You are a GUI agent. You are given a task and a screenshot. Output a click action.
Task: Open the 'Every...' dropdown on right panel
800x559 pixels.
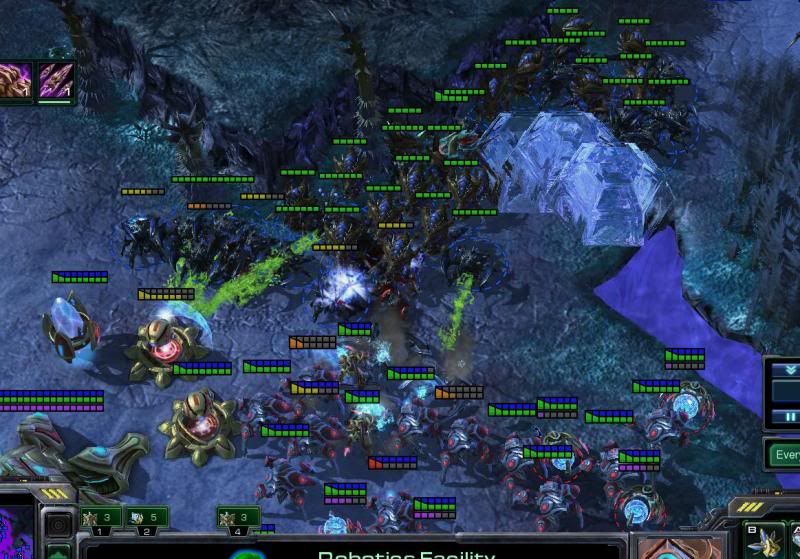[784, 455]
